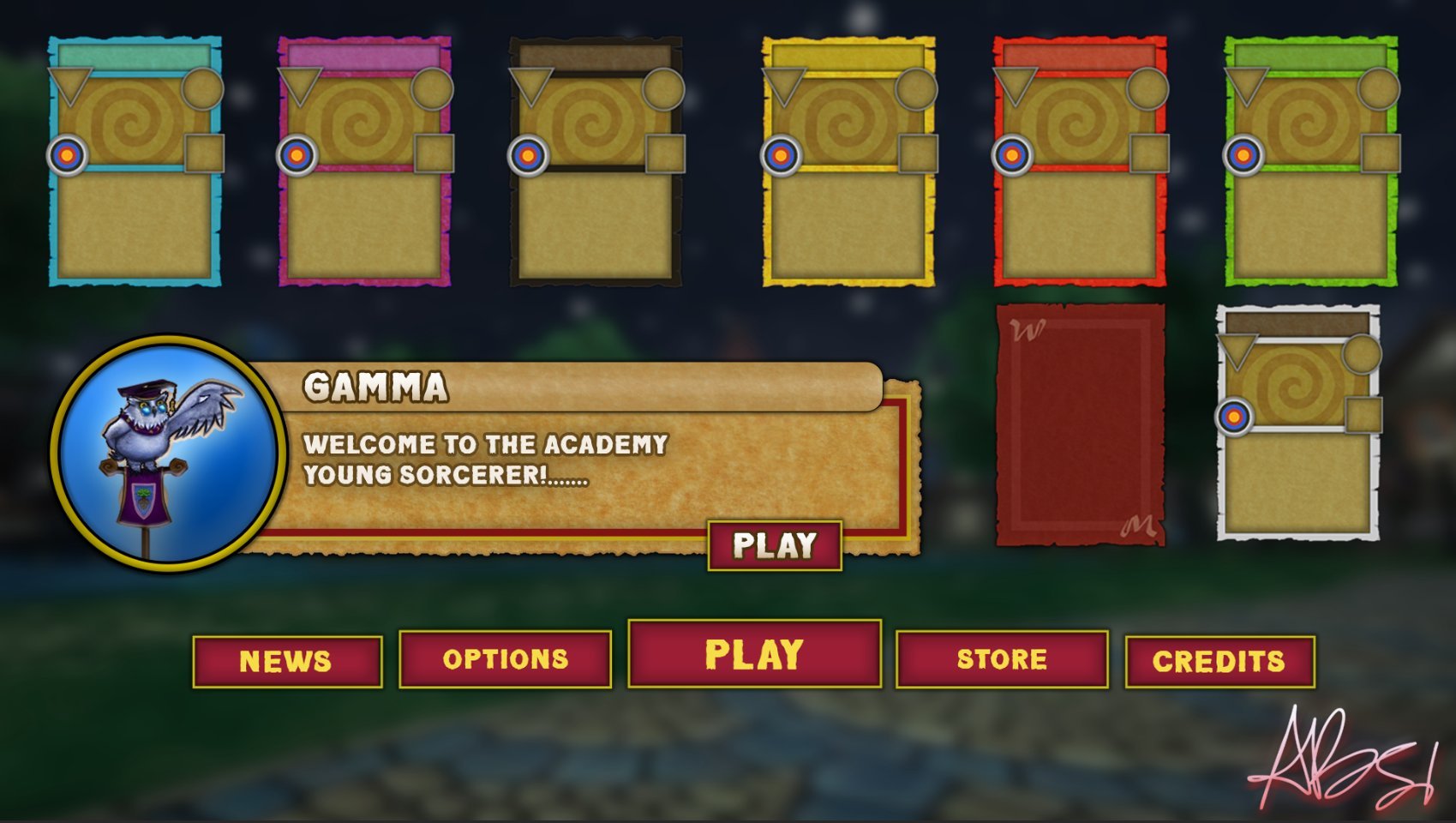Click the large Play button in the bottom menu
This screenshot has height=823, width=1456.
tap(754, 654)
